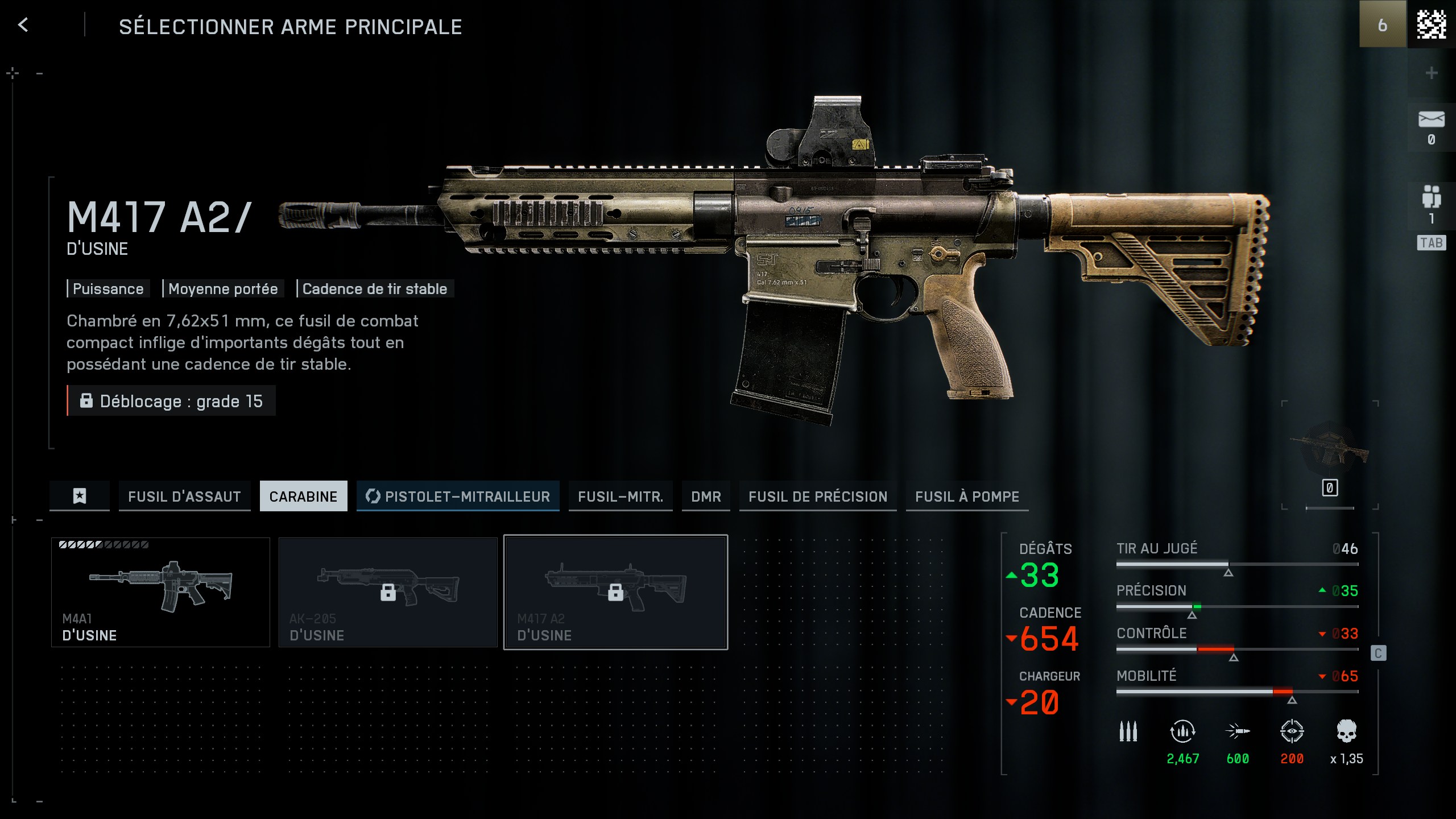Switch to the FUSIL D'ASSAUT tab

tap(184, 496)
